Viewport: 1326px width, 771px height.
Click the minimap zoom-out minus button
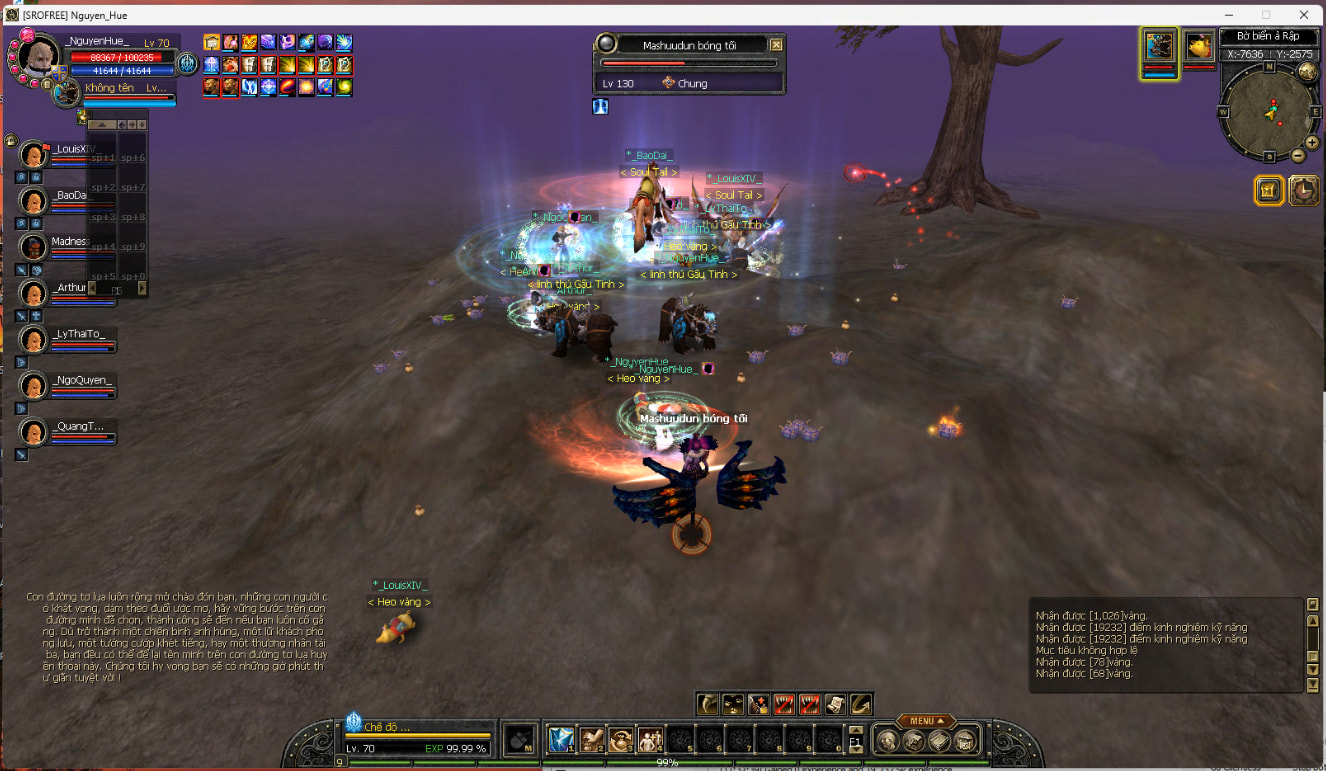click(1298, 156)
